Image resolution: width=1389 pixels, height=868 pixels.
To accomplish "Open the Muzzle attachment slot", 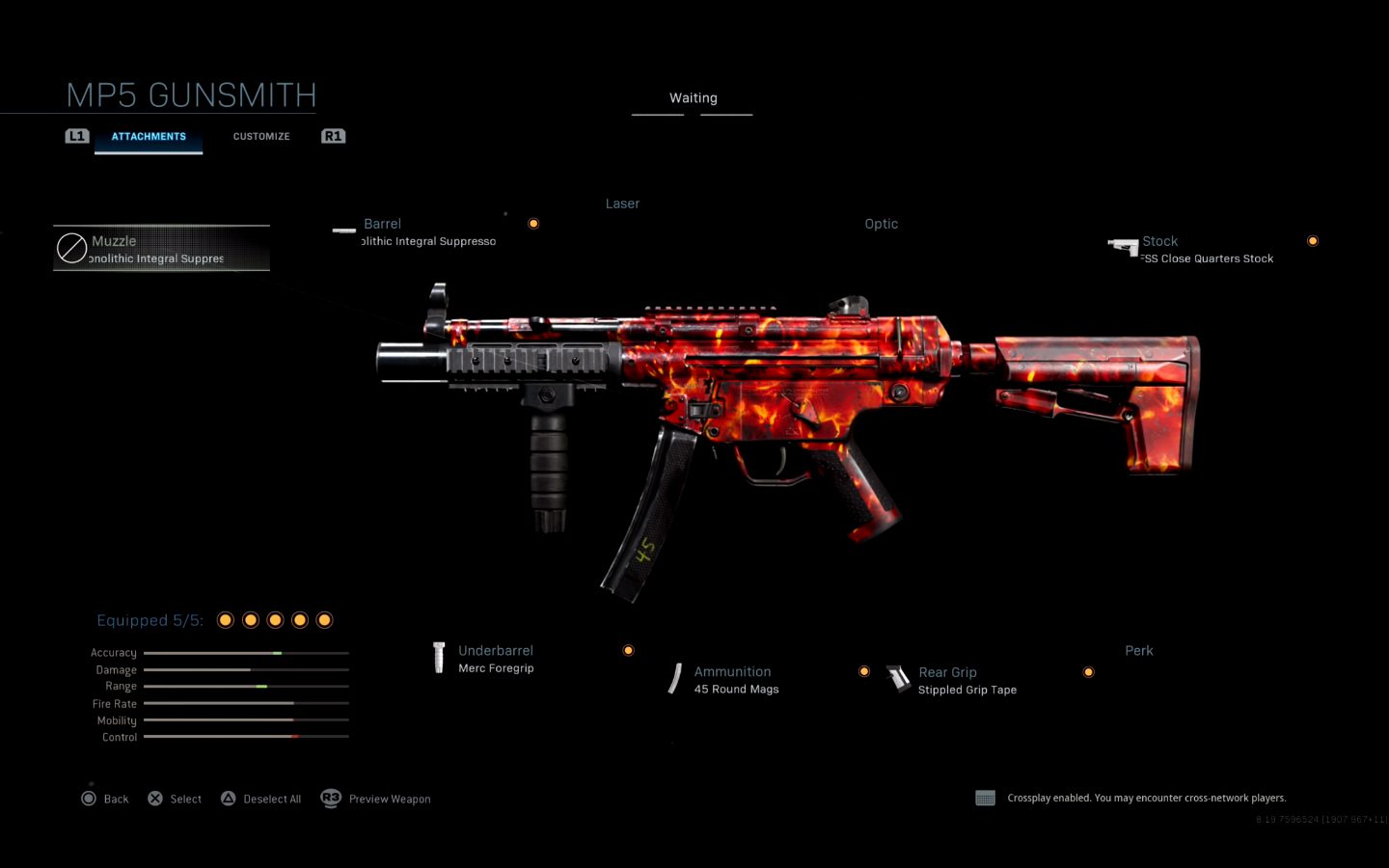I will 161,249.
